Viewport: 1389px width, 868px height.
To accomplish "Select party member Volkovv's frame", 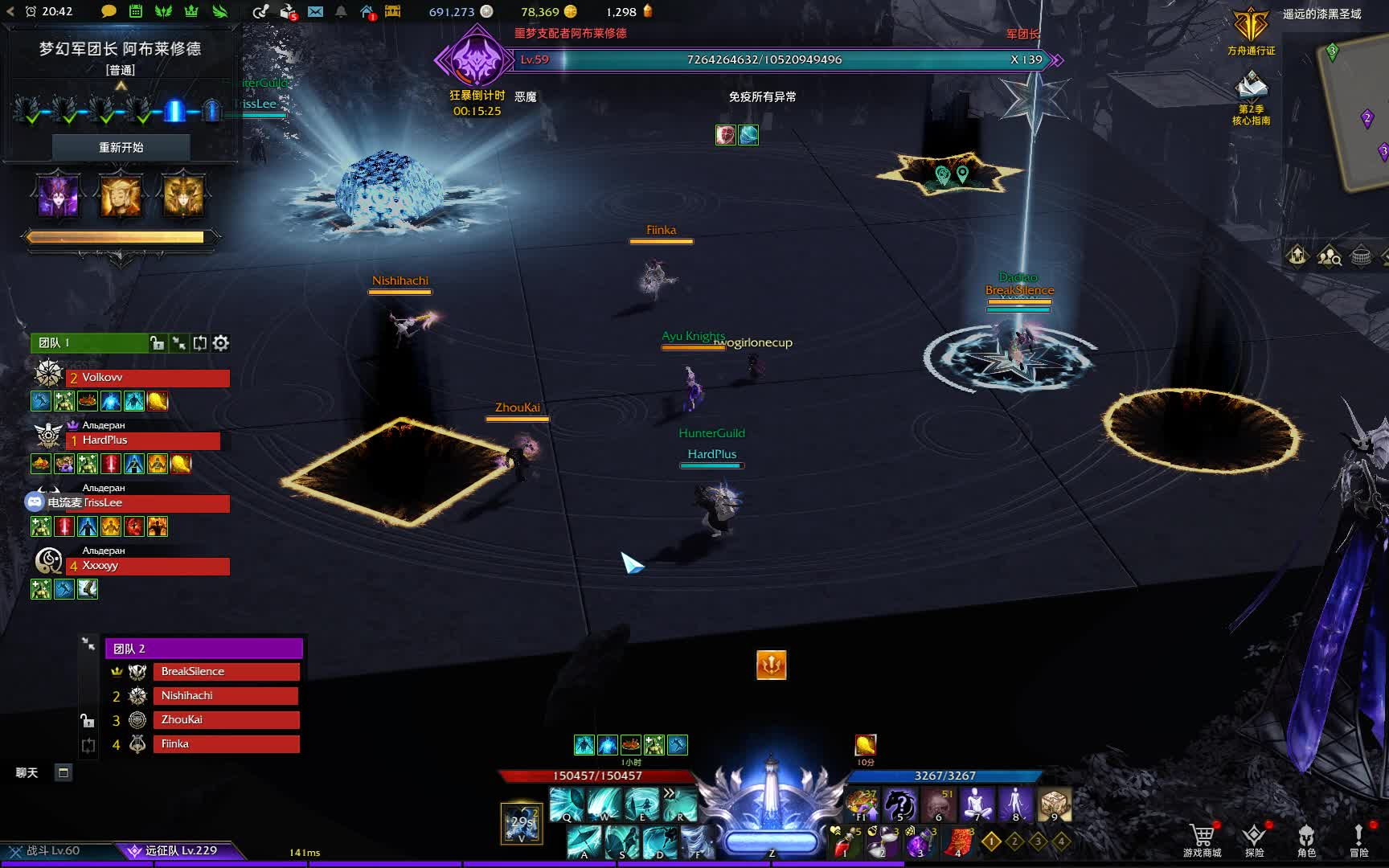I will coord(148,378).
